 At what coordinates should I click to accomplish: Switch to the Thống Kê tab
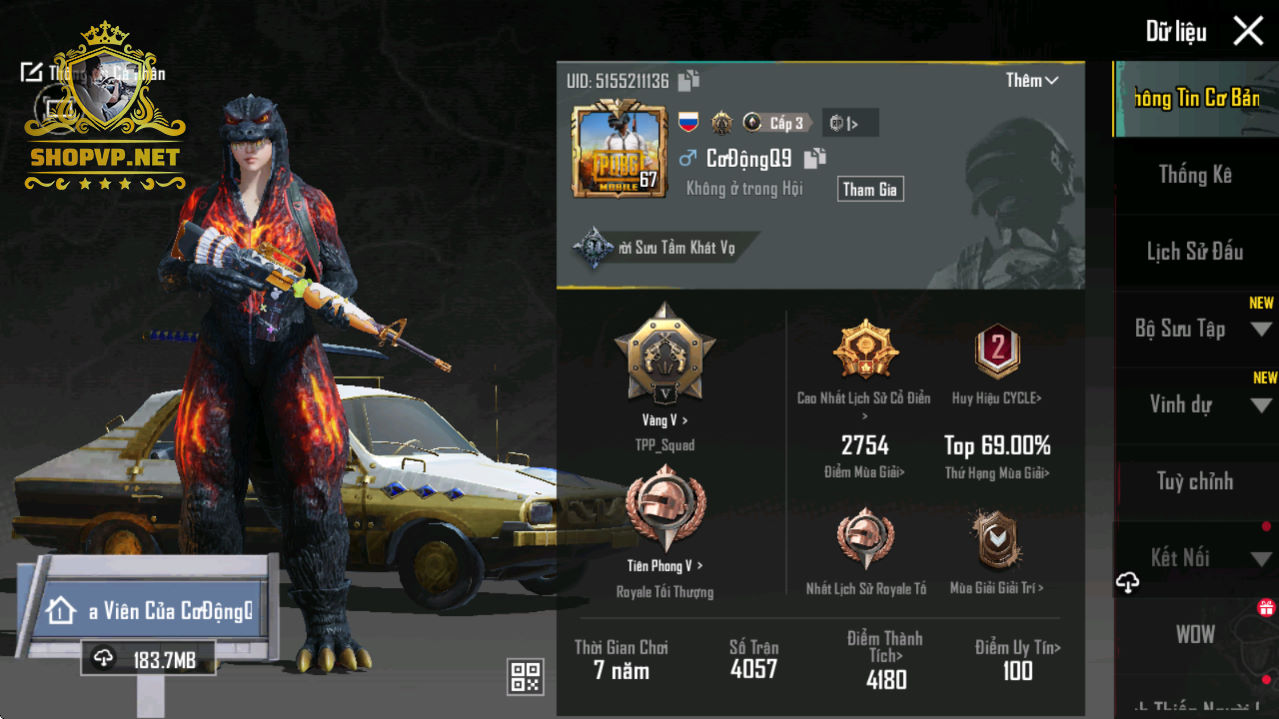point(1195,175)
